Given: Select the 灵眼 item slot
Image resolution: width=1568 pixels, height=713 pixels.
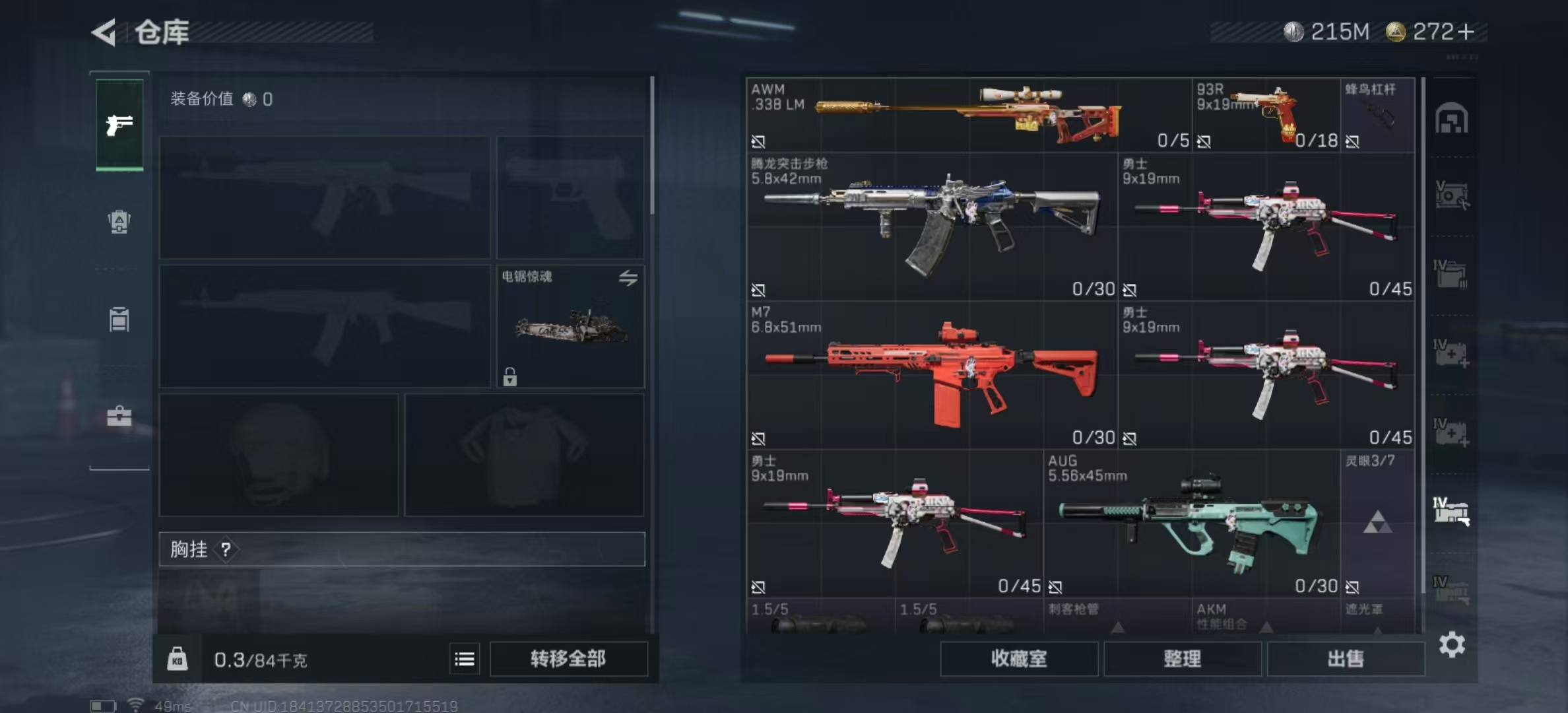Looking at the screenshot, I should 1377,524.
